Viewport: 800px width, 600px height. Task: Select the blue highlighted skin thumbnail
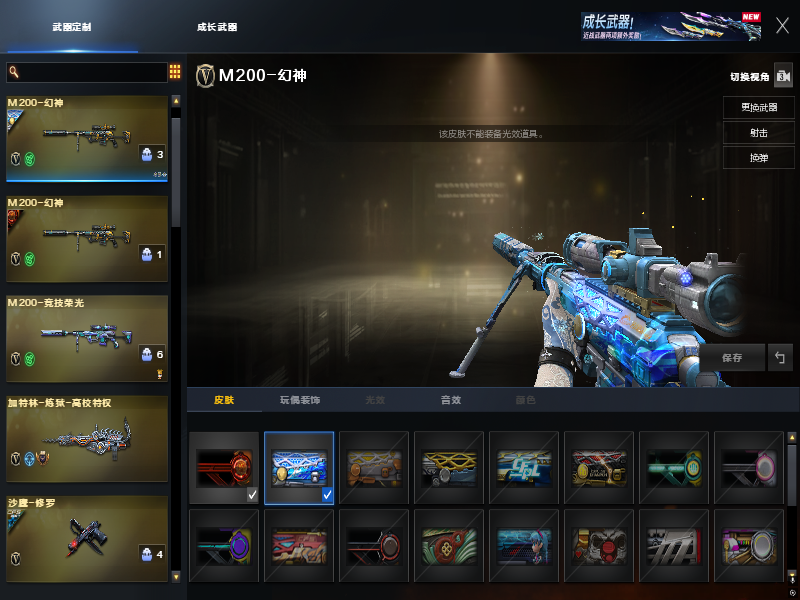299,467
